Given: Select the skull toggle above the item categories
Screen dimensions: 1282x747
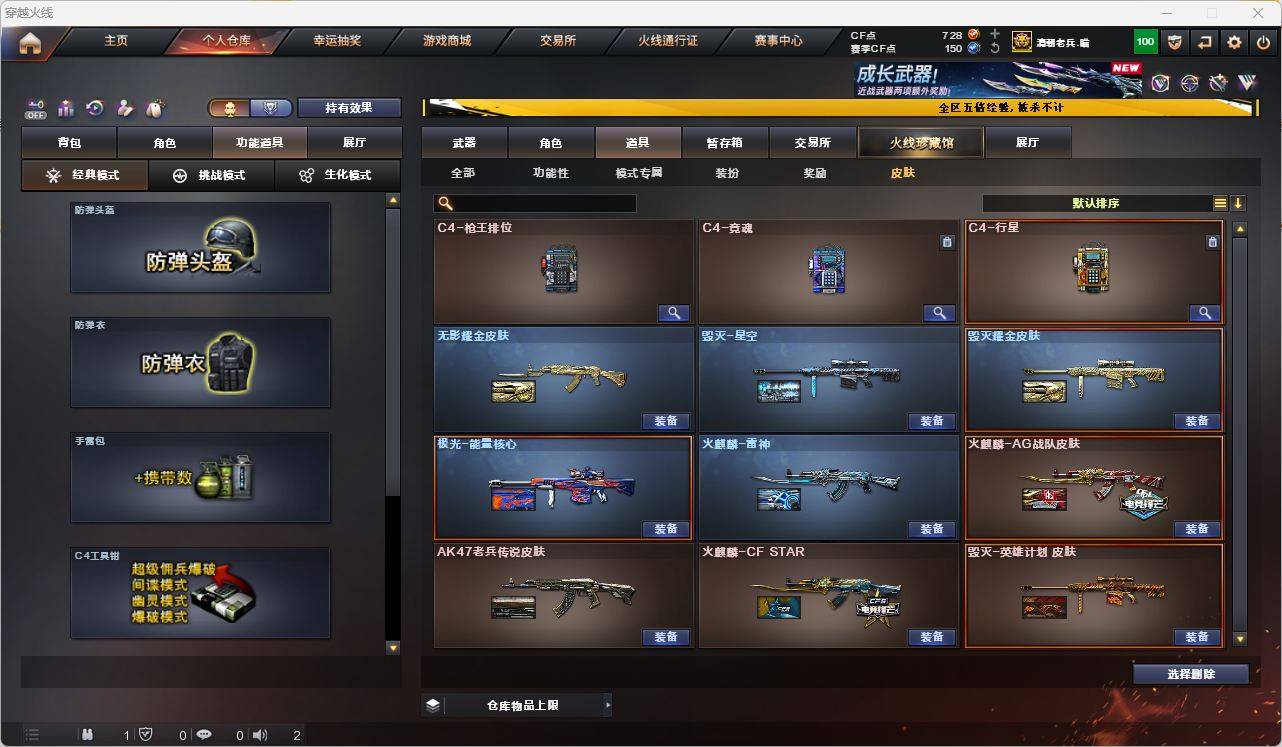Looking at the screenshot, I should (228, 106).
